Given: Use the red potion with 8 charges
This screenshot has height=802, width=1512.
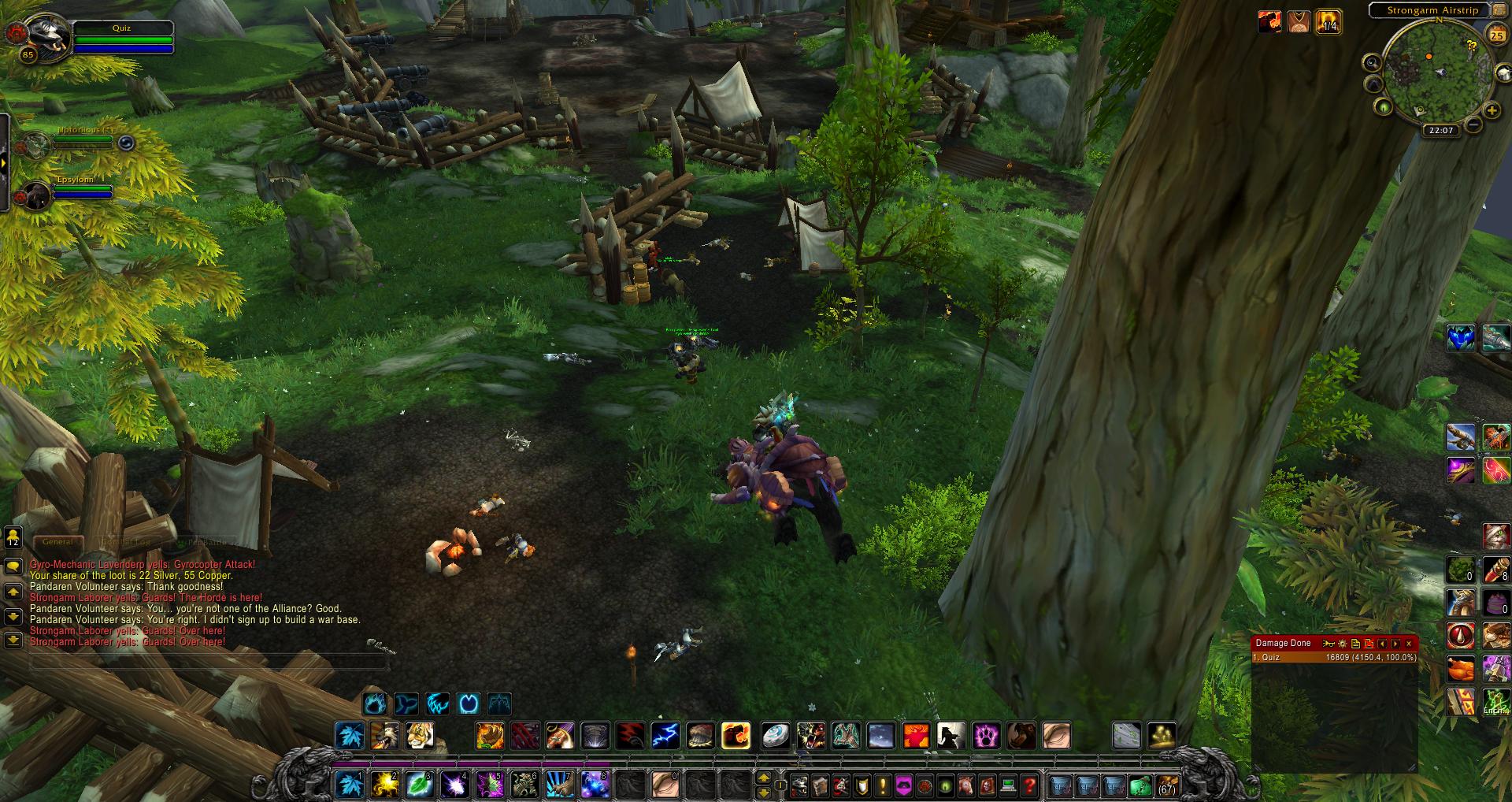Looking at the screenshot, I should 1495,569.
